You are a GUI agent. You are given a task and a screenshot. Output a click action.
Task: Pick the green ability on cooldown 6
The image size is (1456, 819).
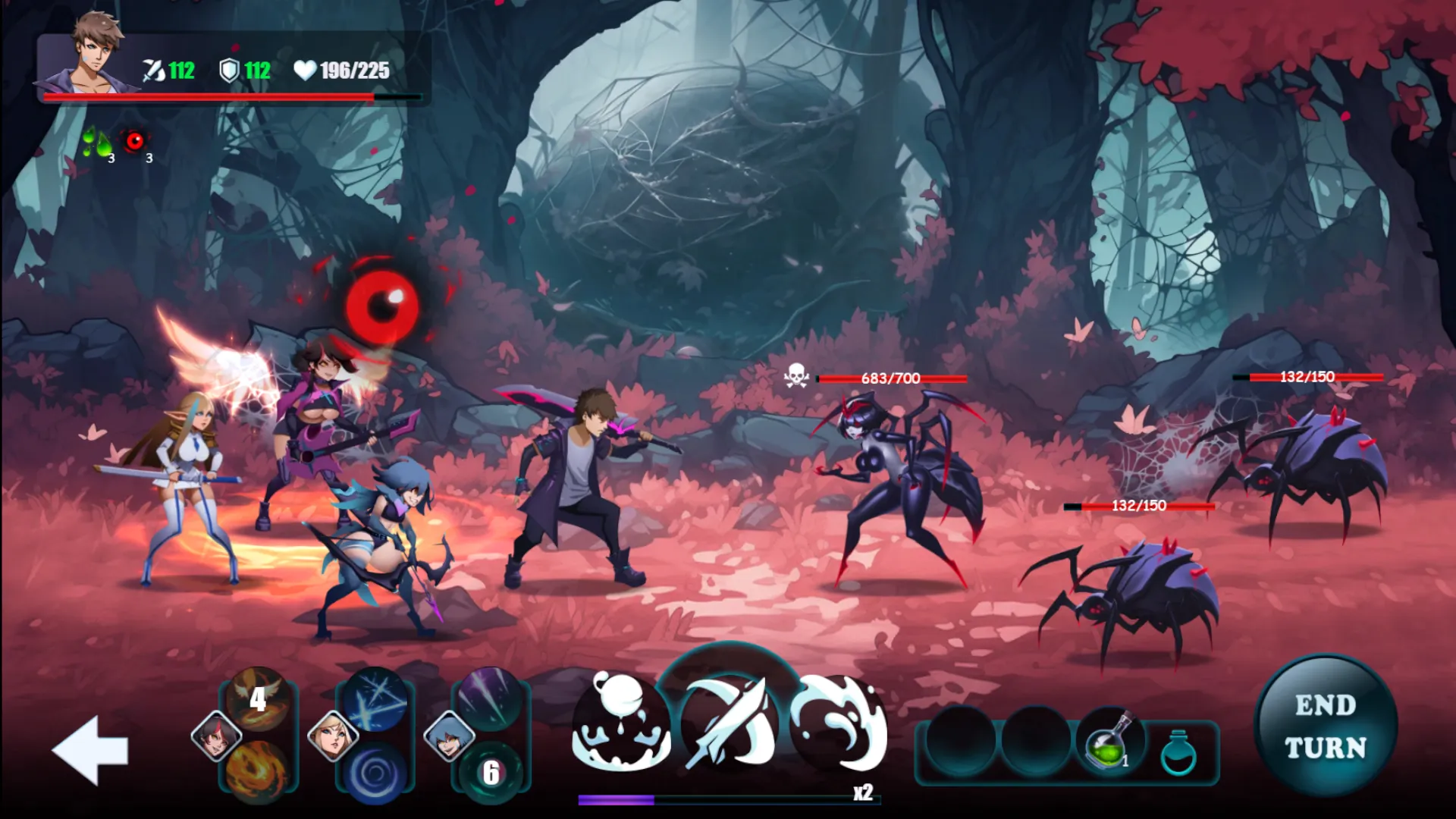pos(491,771)
